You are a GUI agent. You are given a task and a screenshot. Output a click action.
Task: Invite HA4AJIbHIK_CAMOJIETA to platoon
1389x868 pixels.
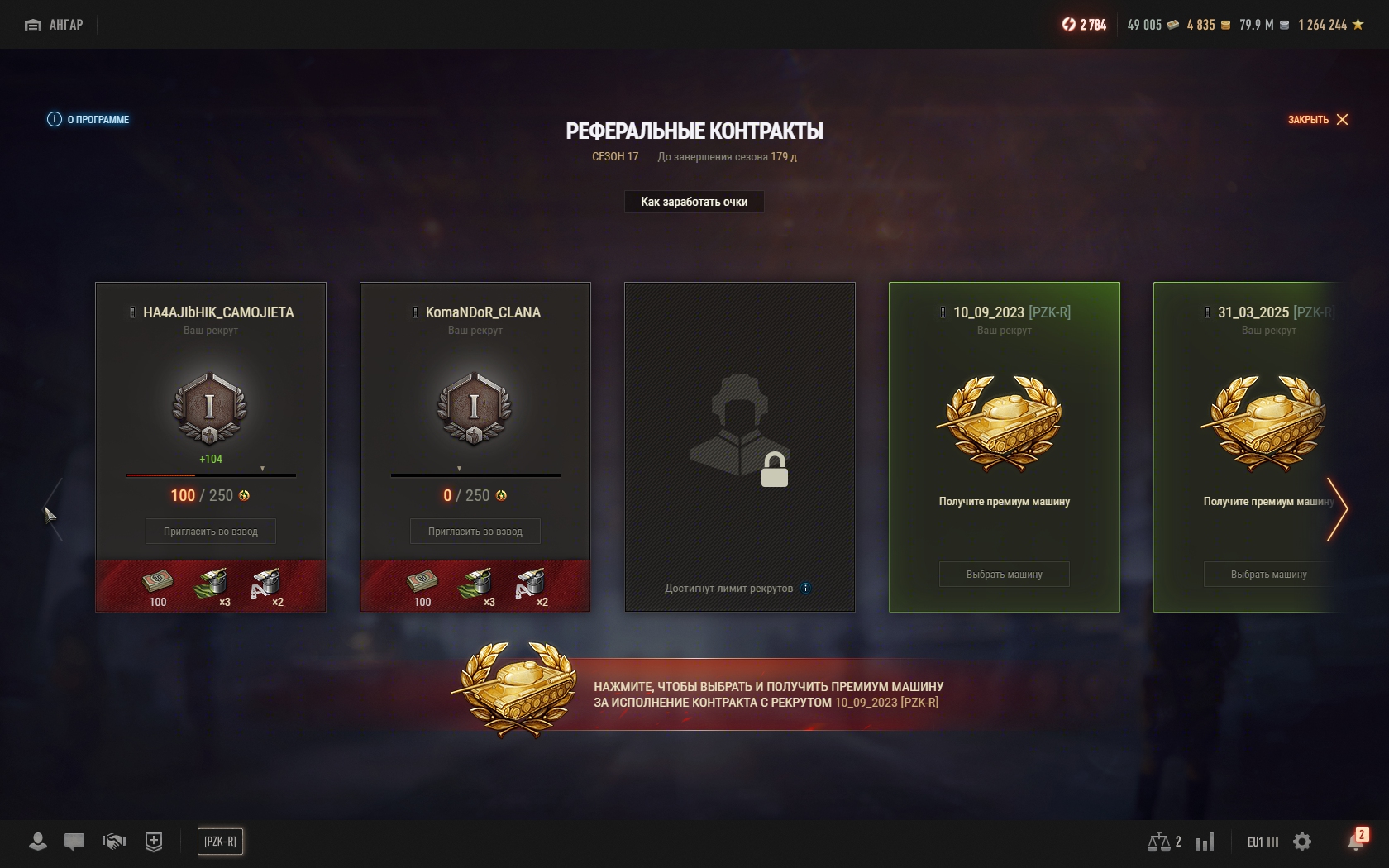[210, 532]
